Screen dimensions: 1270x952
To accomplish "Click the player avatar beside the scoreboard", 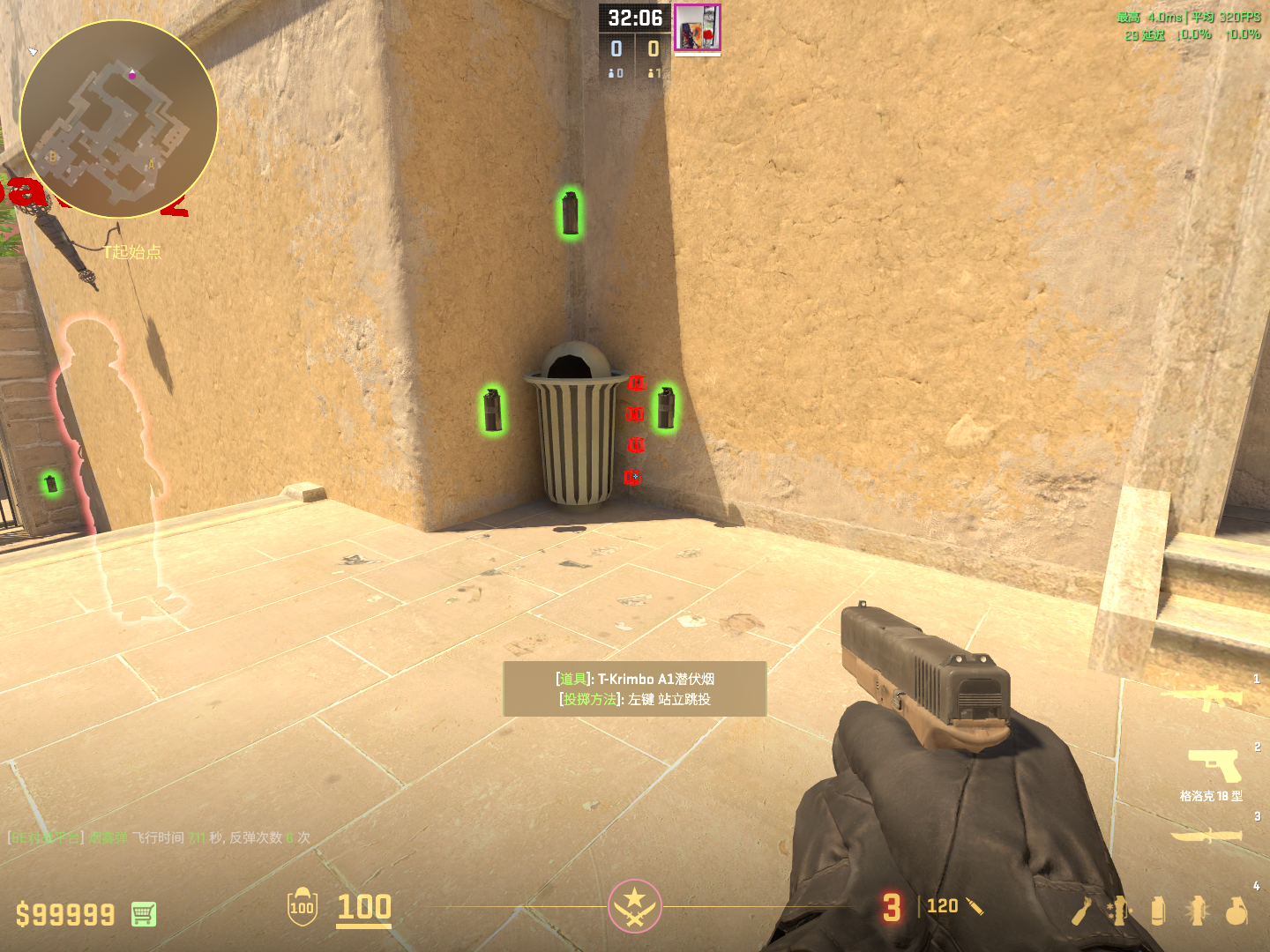I will tap(698, 28).
